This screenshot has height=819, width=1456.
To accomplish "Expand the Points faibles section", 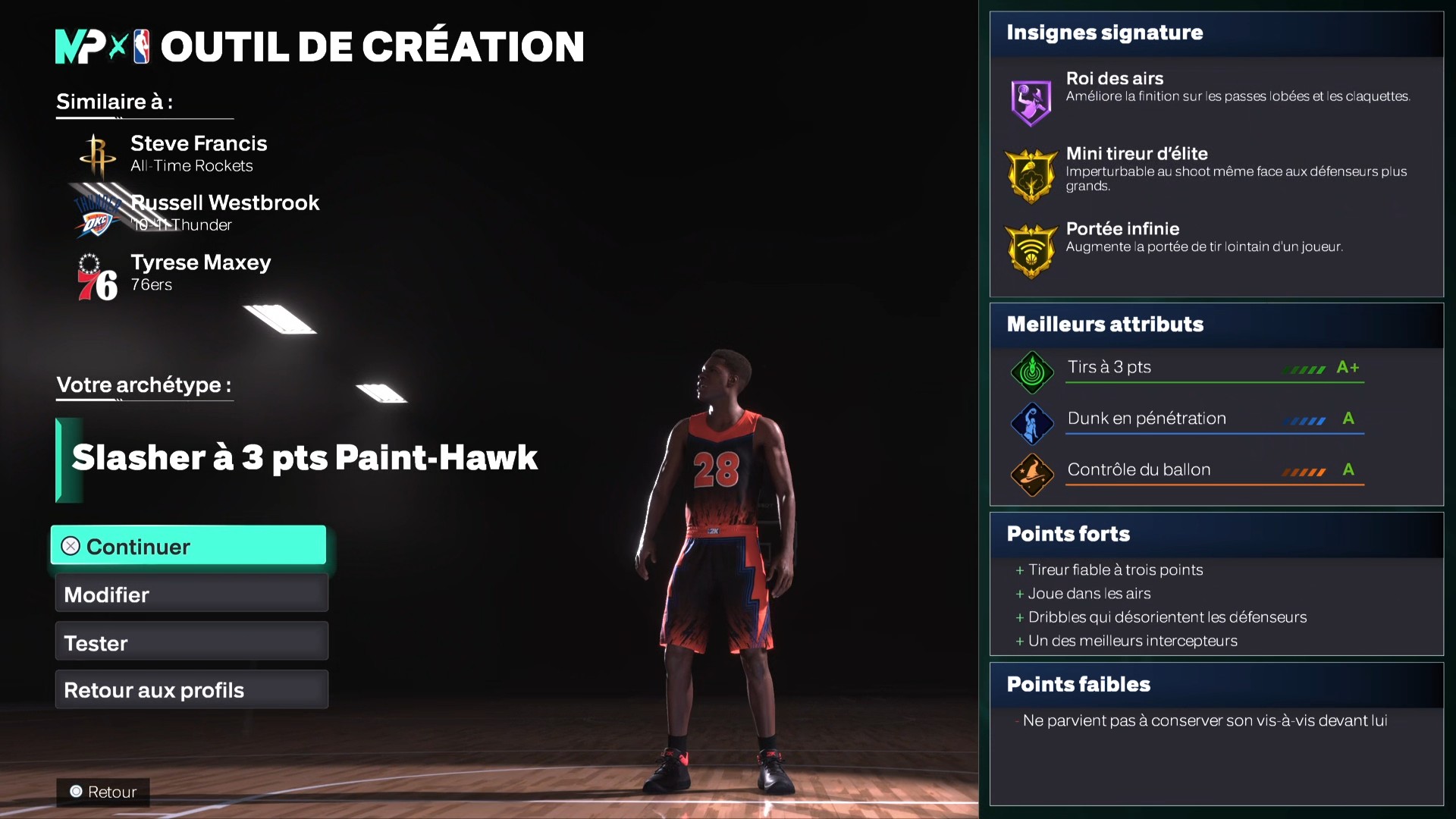I will pyautogui.click(x=1078, y=683).
